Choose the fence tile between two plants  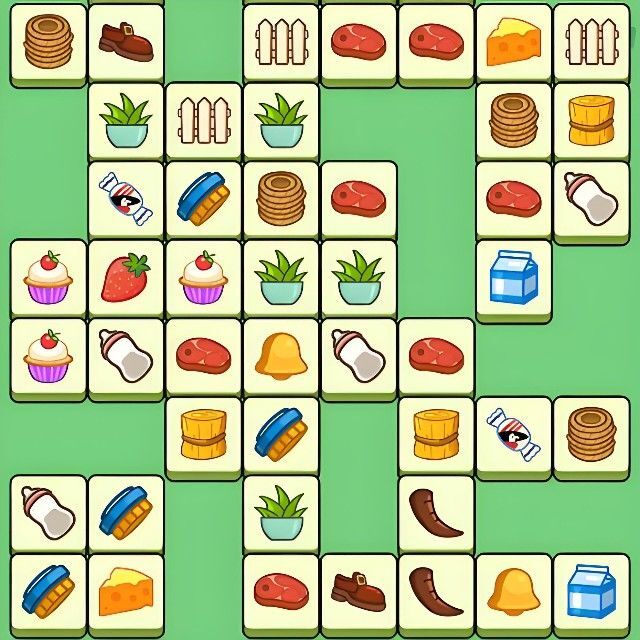tap(204, 120)
